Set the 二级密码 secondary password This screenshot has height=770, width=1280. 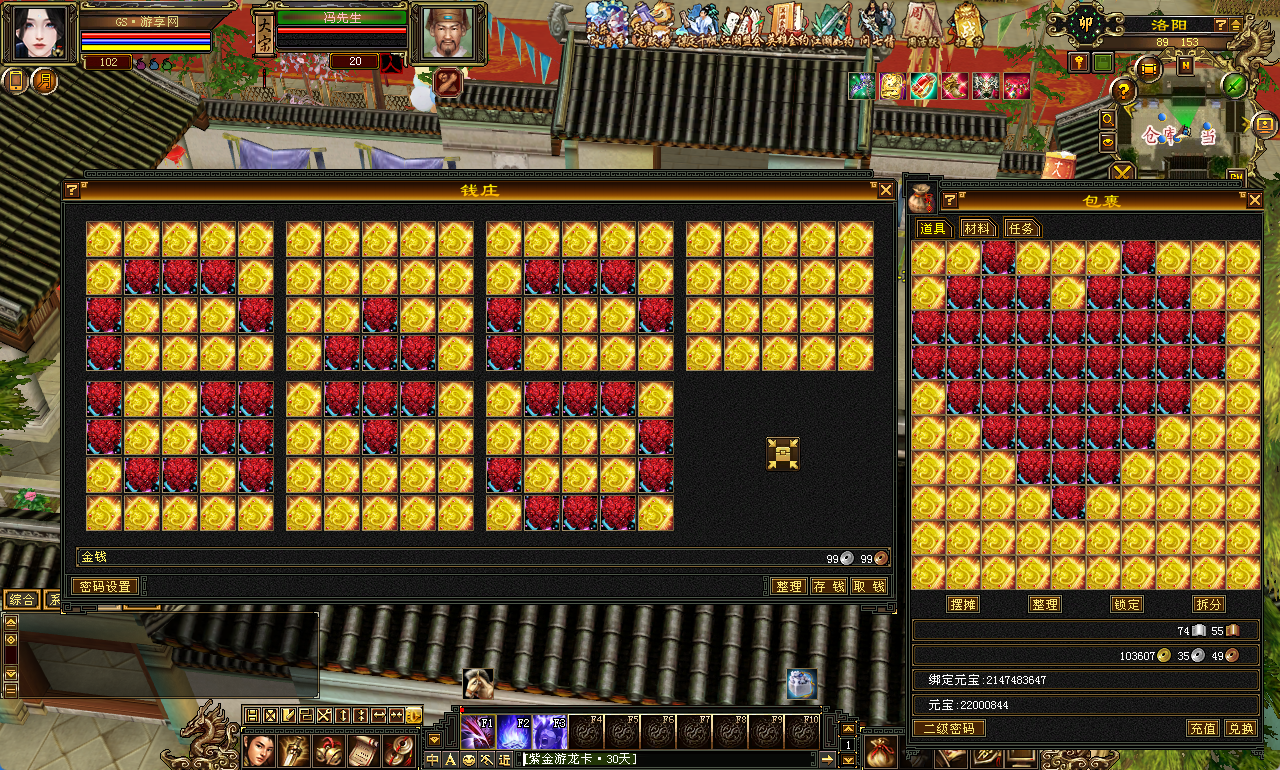point(947,728)
